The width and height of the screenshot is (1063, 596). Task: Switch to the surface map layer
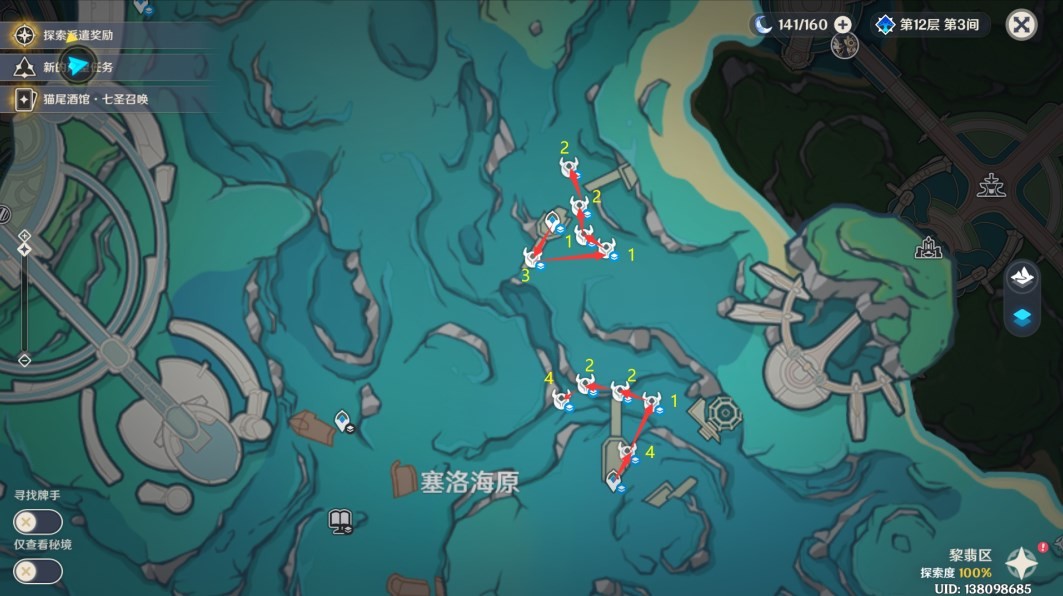(1022, 278)
